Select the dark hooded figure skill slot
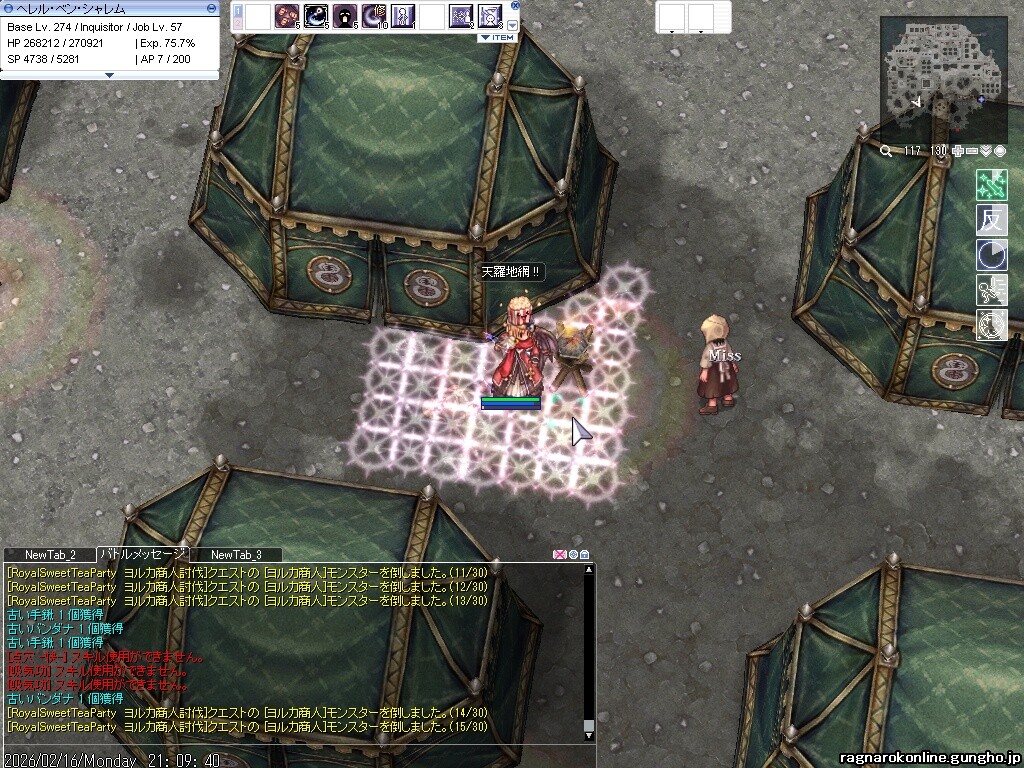Image resolution: width=1024 pixels, height=768 pixels. [x=344, y=16]
